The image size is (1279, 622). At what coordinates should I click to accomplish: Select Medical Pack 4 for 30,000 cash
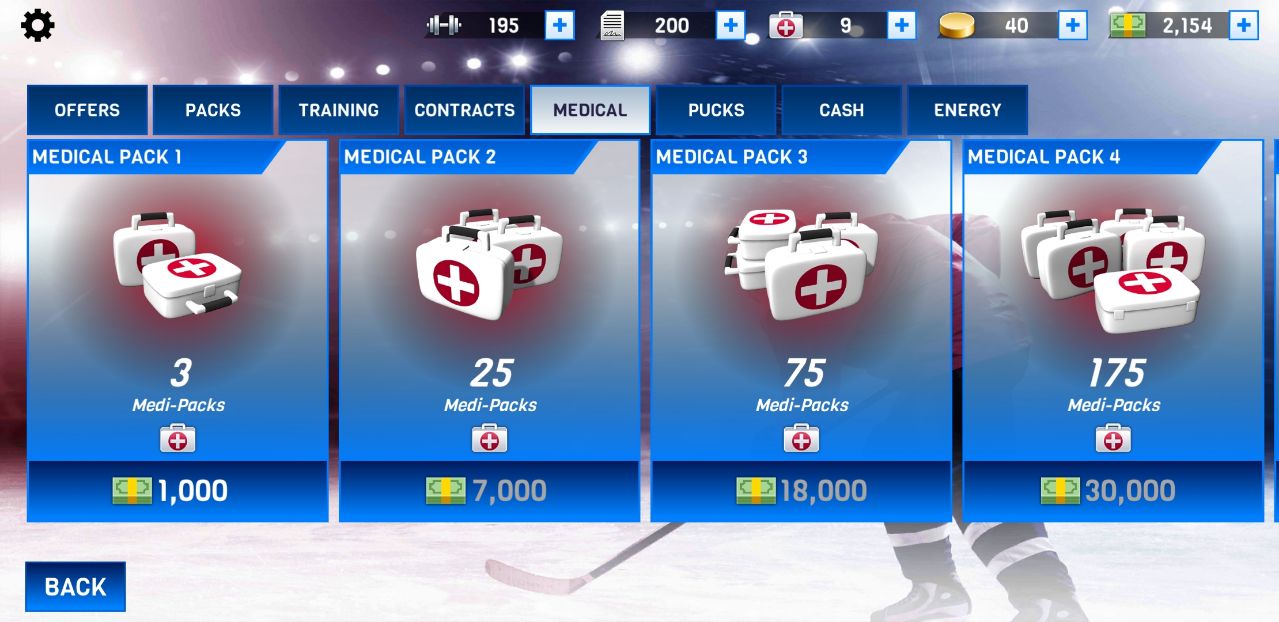click(x=1113, y=490)
